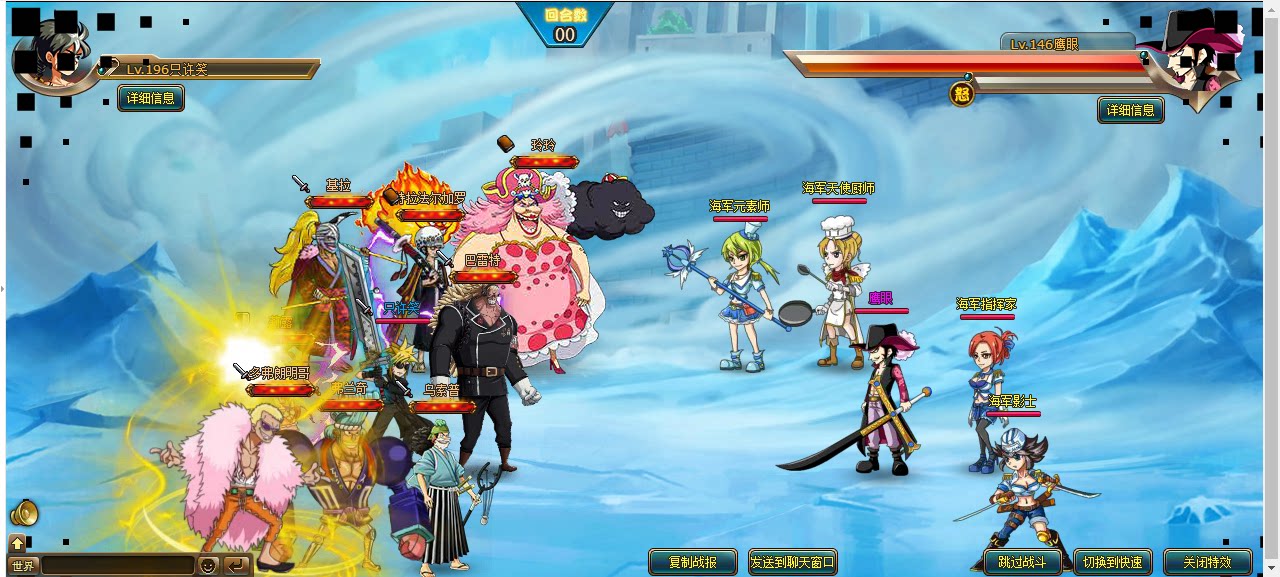Select the 世界 world chat channel
Screen dimensions: 1280x577
[x=22, y=566]
